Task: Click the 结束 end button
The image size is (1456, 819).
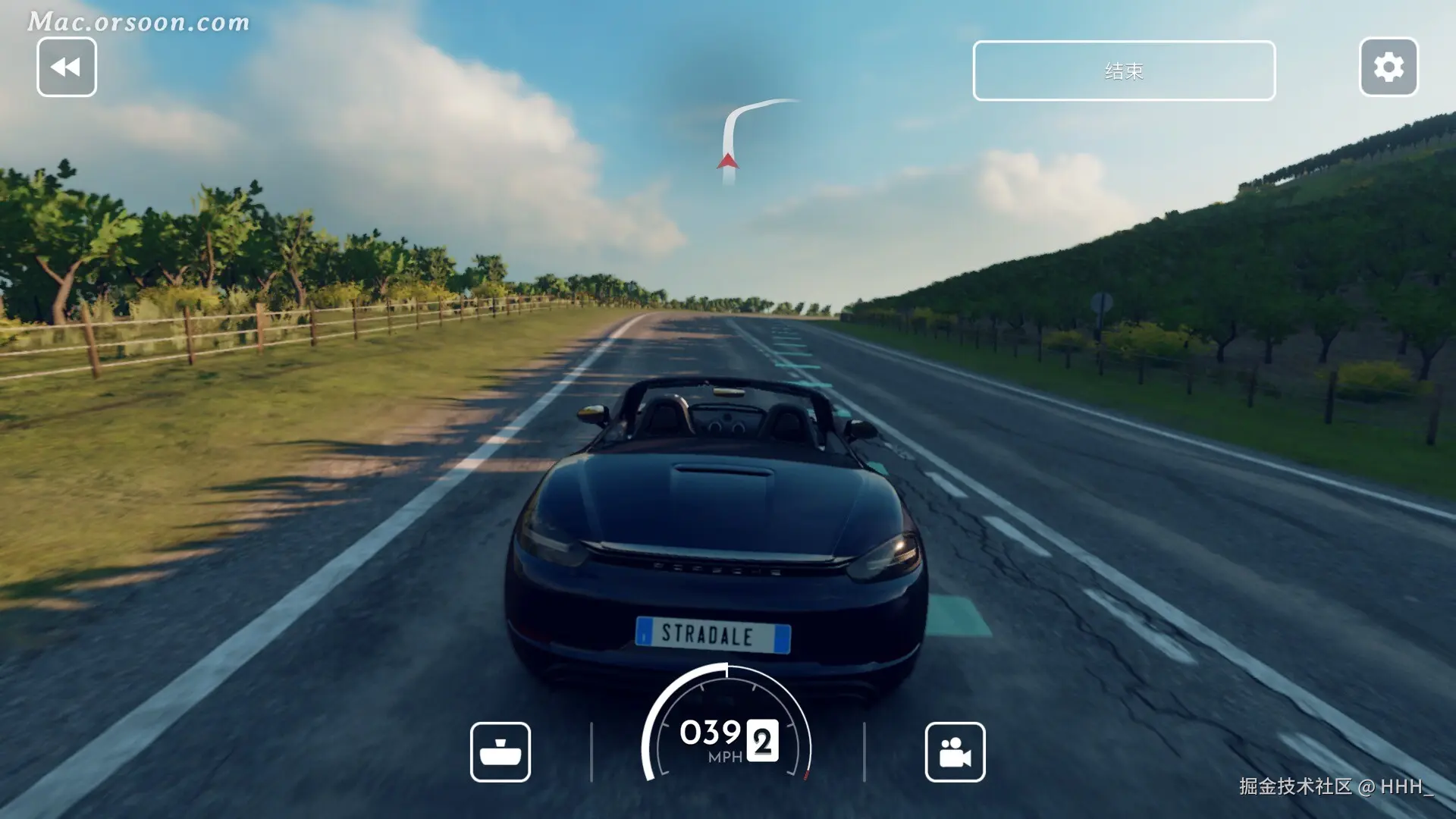Action: (1124, 71)
